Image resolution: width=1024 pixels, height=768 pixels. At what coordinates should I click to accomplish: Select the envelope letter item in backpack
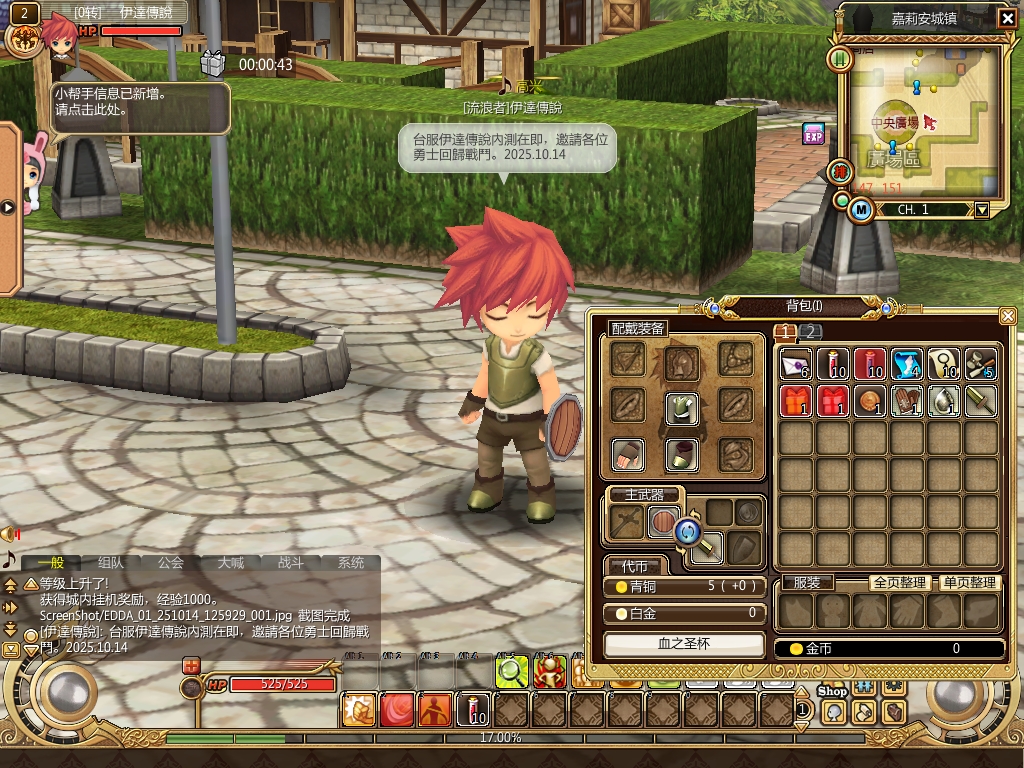pyautogui.click(x=796, y=365)
